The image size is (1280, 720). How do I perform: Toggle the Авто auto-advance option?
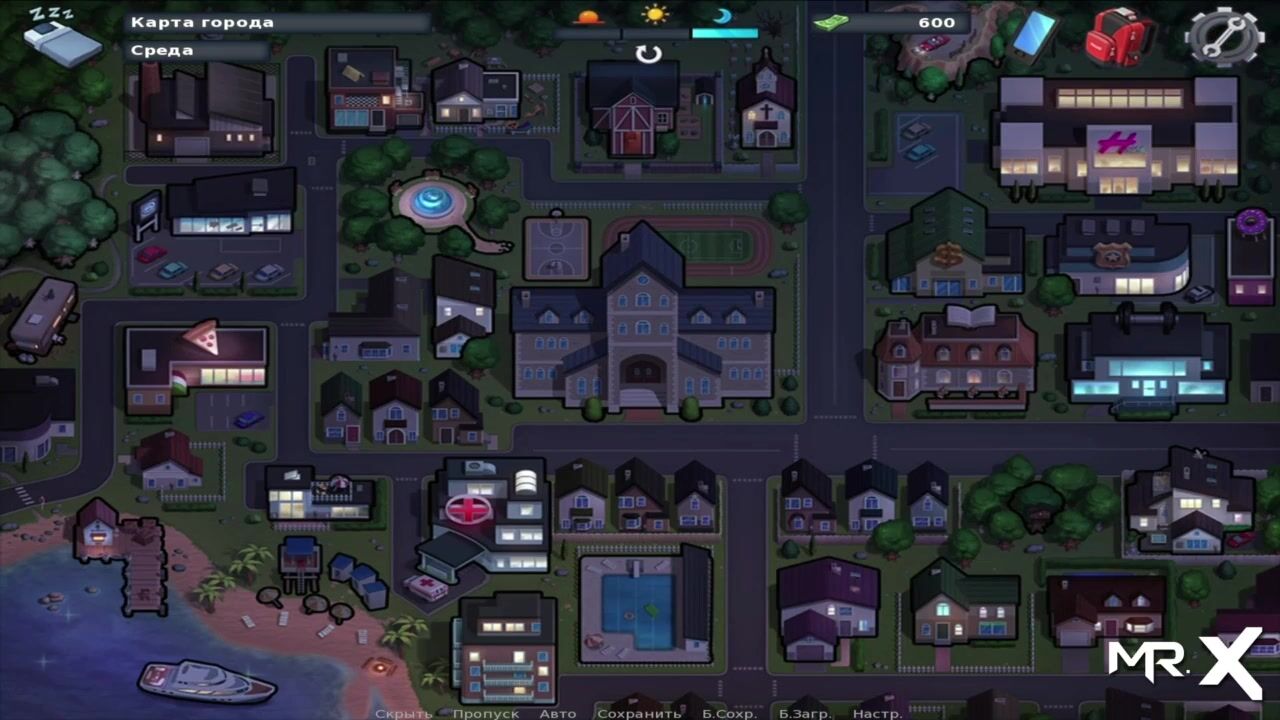pyautogui.click(x=558, y=713)
